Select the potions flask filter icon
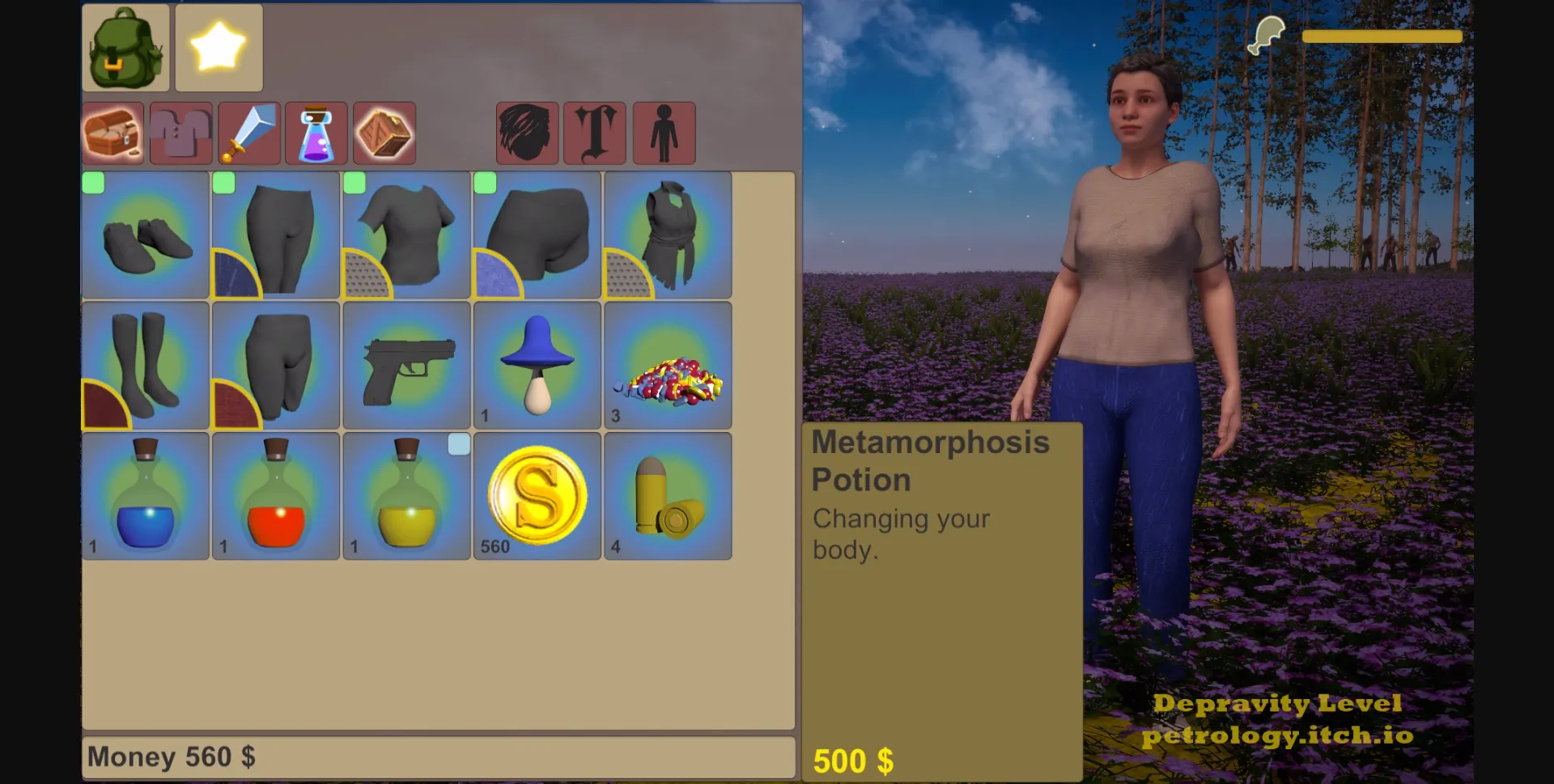 click(316, 132)
